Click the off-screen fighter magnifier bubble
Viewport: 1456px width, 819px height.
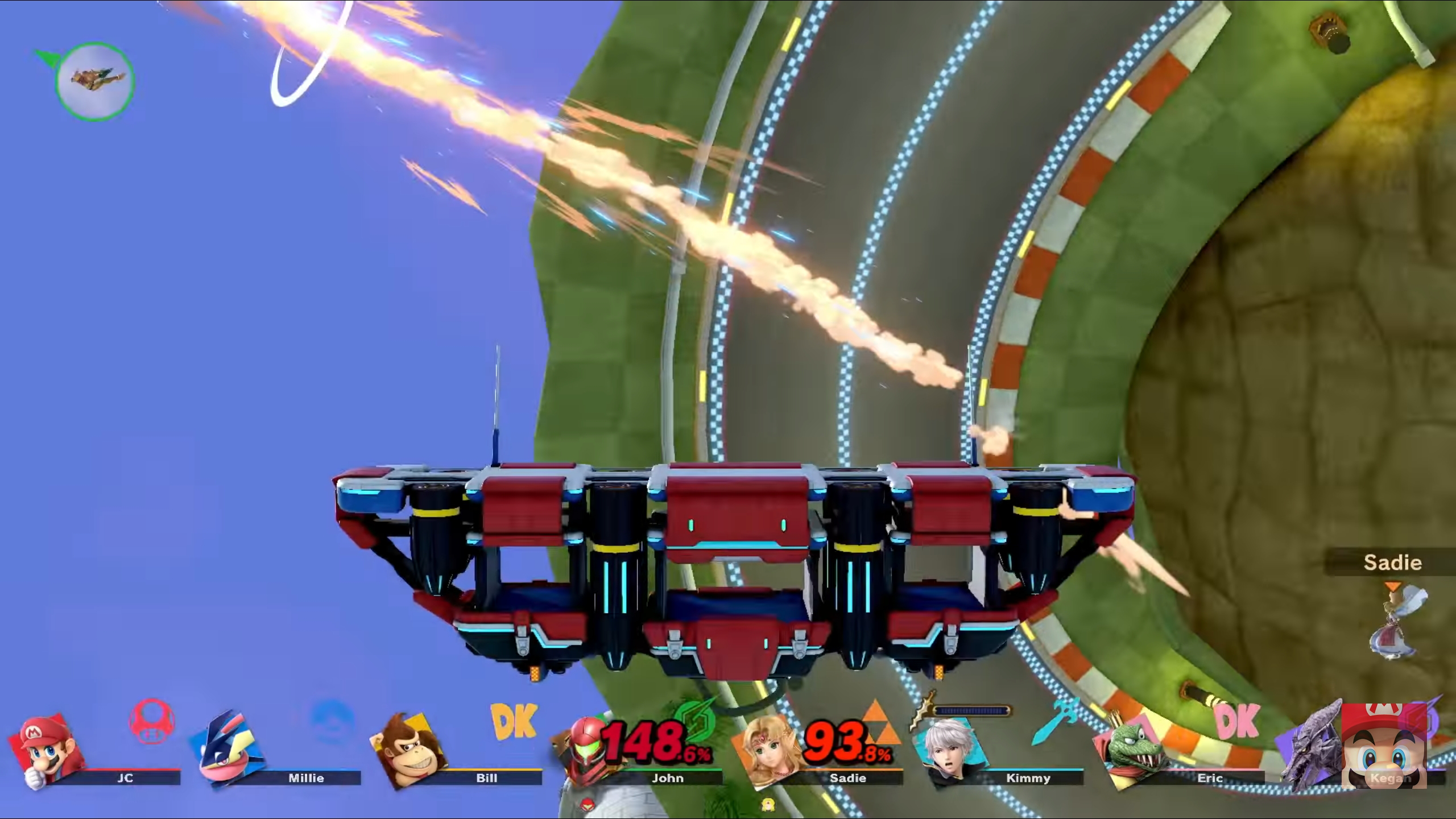[x=95, y=80]
